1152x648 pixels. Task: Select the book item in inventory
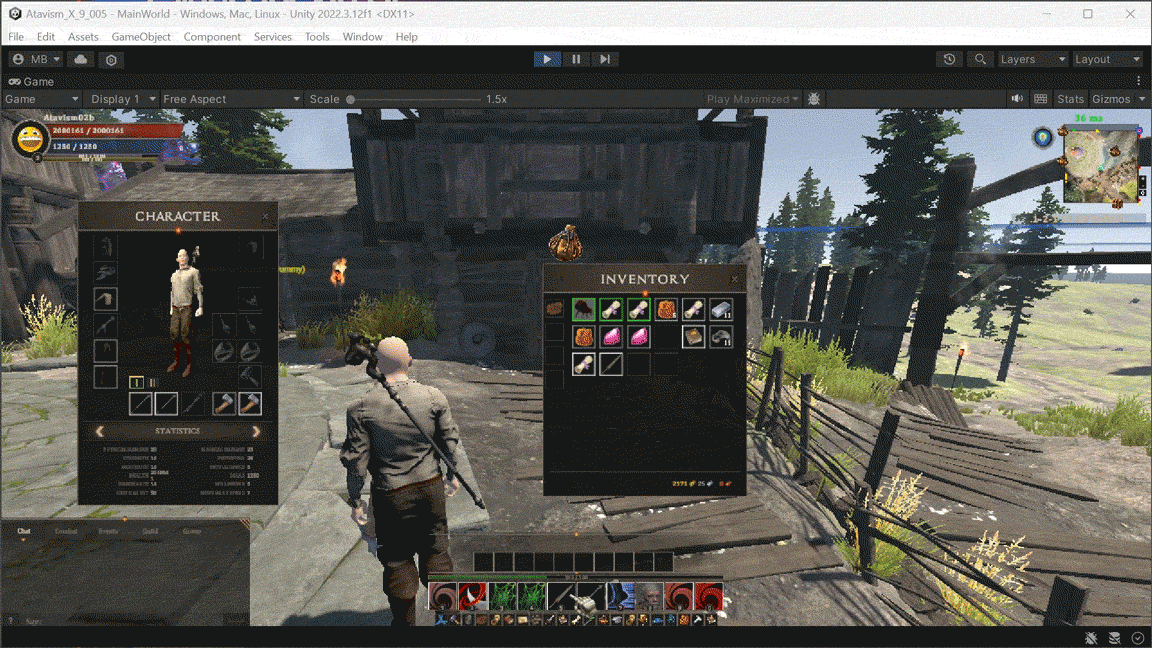693,336
